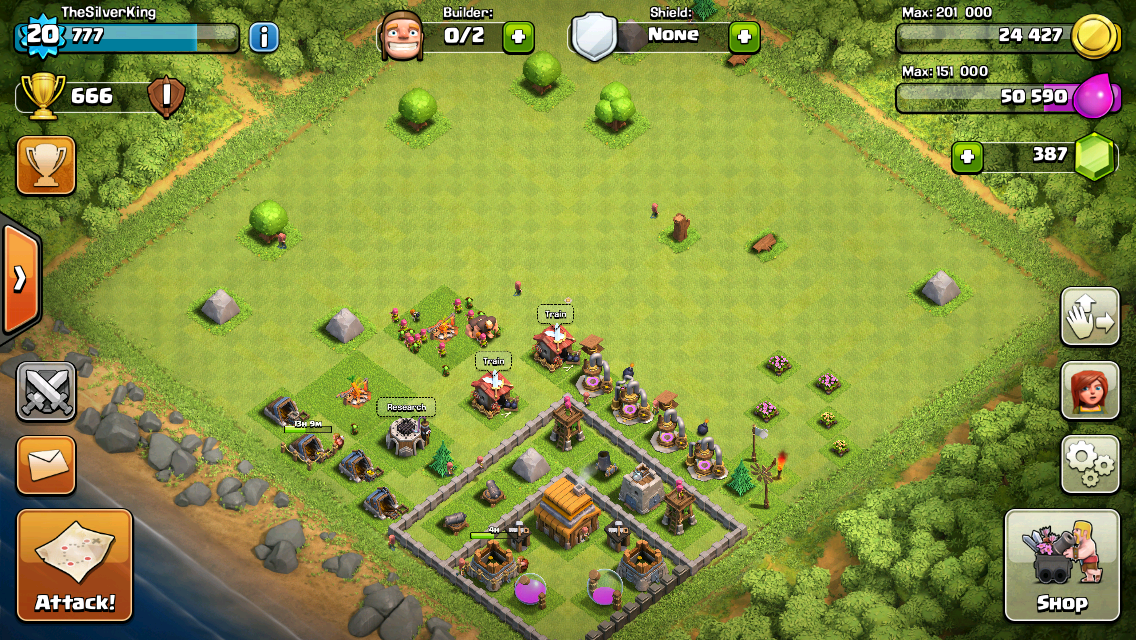Screen dimensions: 1136x640
Task: Open the Attack! map button
Action: coord(75,565)
